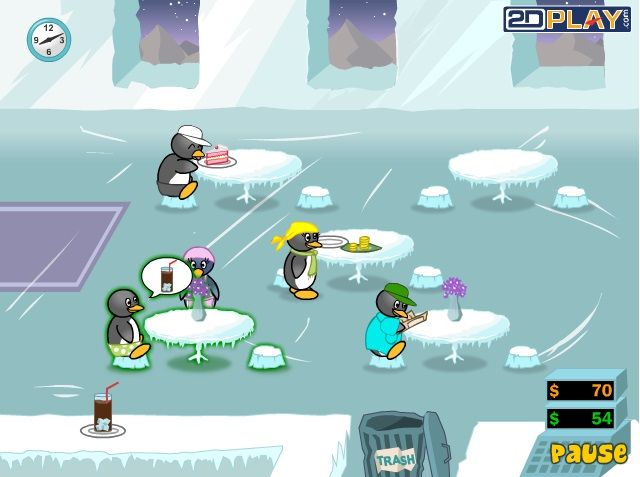Image resolution: width=640 pixels, height=477 pixels.
Task: Pause the game
Action: tap(588, 453)
